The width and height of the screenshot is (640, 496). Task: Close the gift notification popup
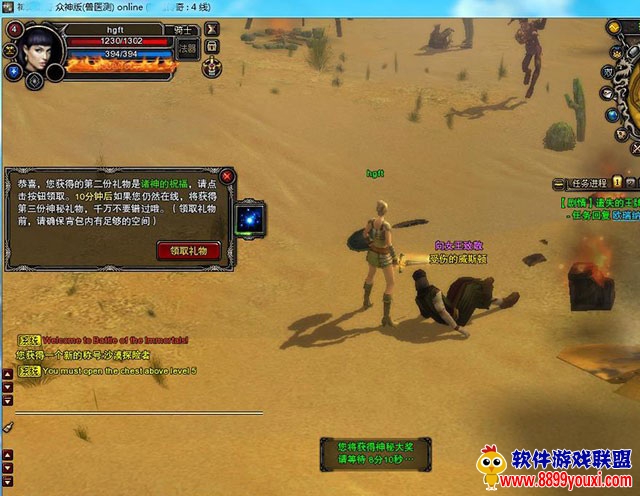227,176
